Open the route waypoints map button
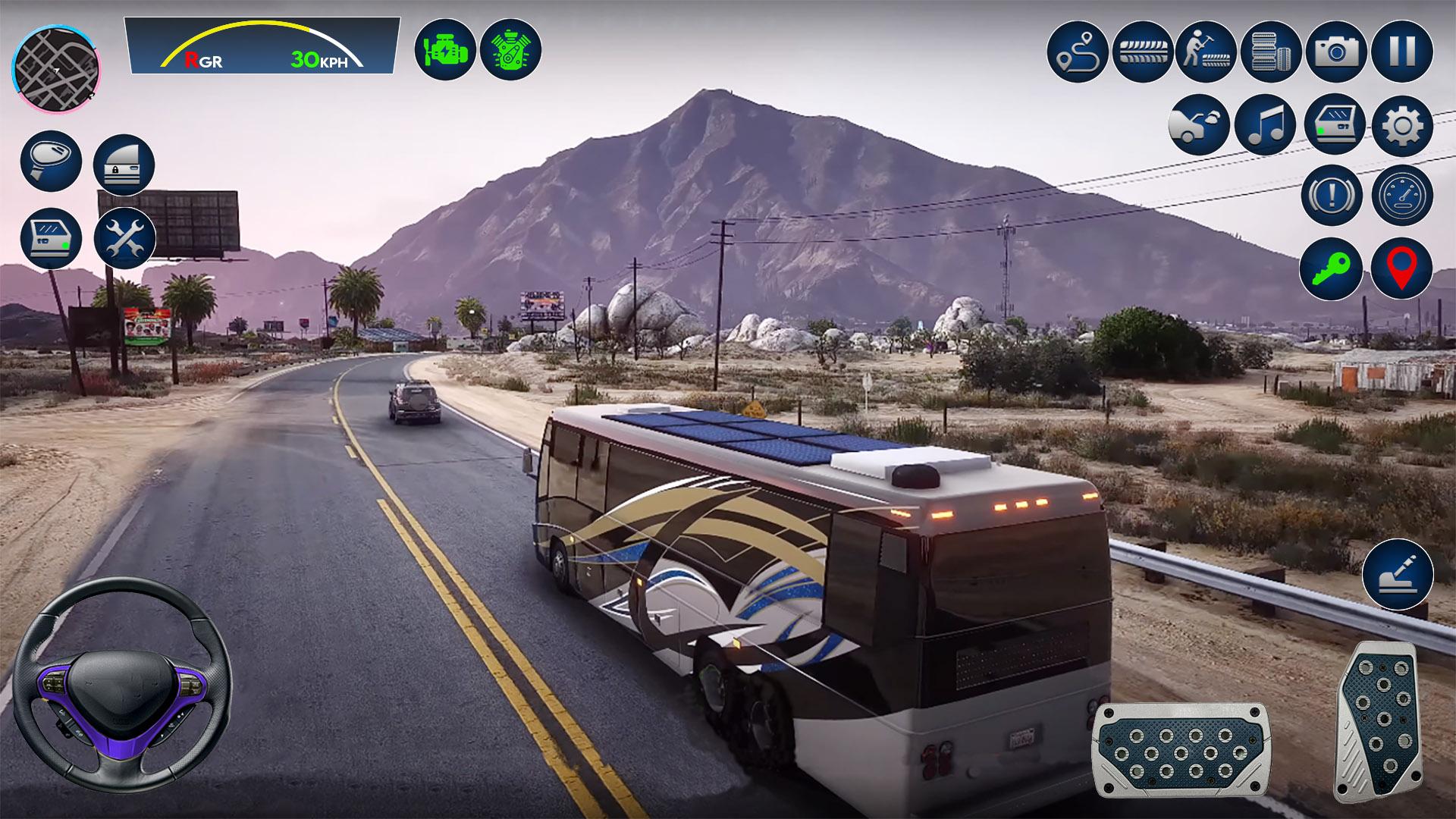The image size is (1456, 819). [1078, 52]
